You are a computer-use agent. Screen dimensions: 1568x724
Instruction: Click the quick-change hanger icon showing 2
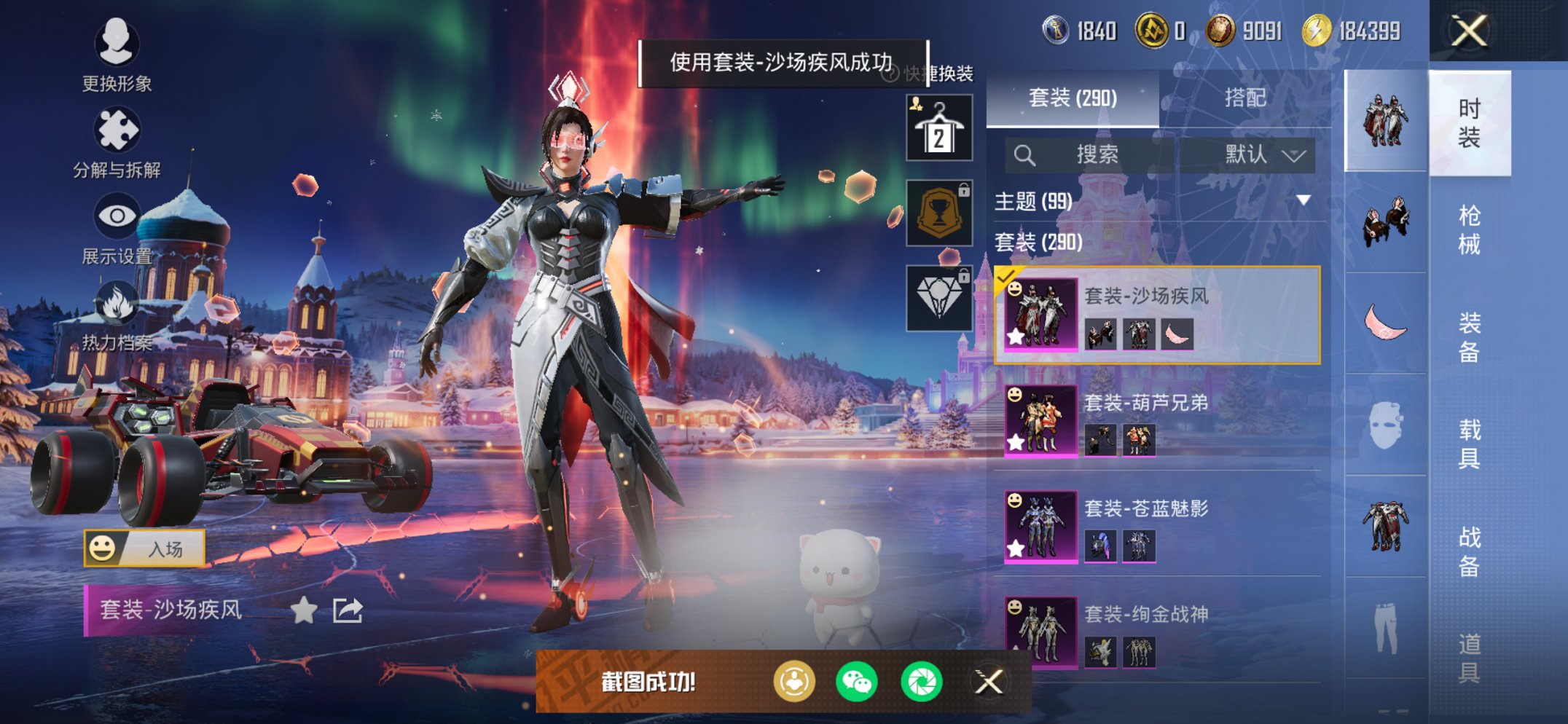[x=938, y=126]
